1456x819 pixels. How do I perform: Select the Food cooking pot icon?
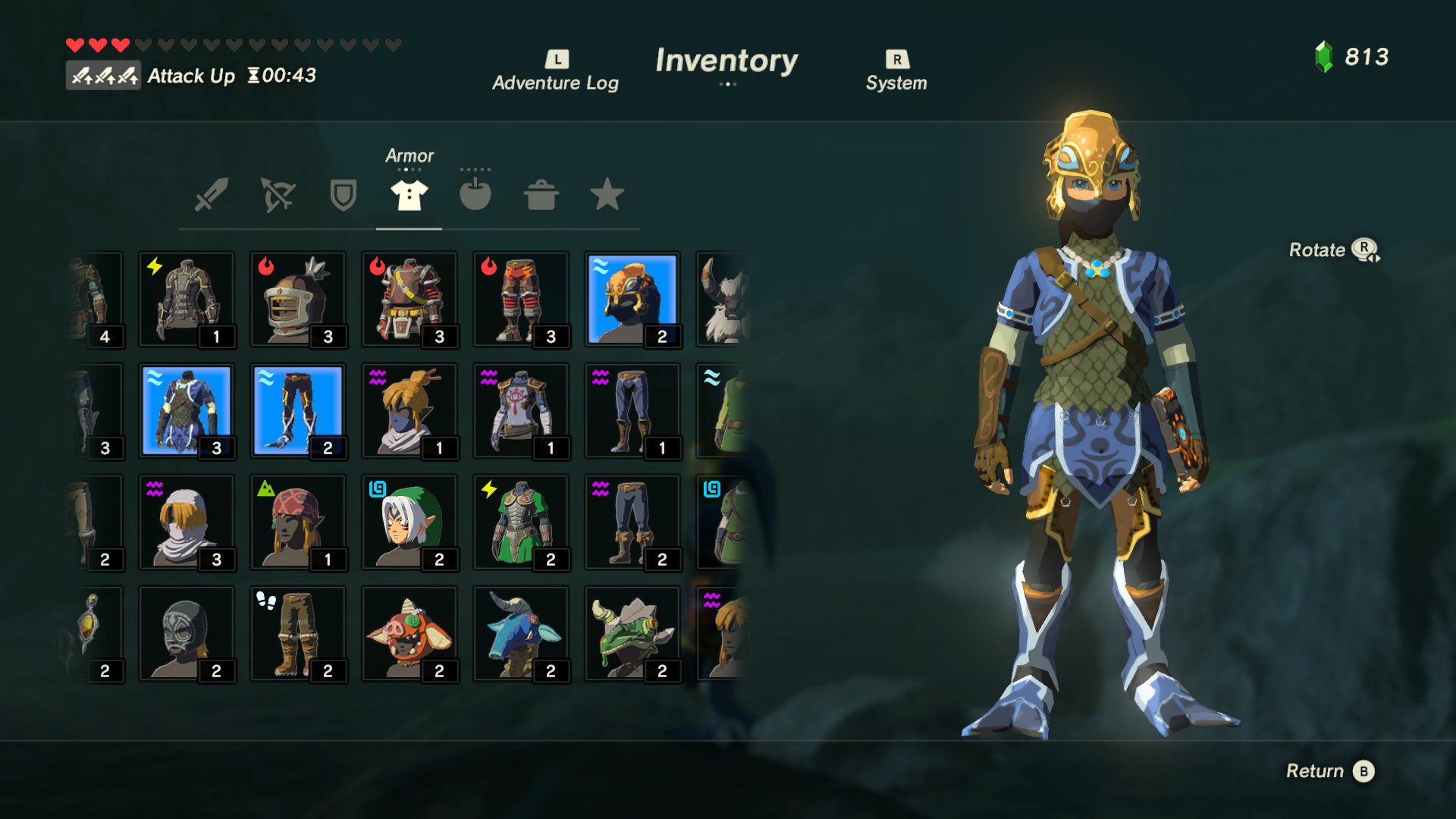540,196
